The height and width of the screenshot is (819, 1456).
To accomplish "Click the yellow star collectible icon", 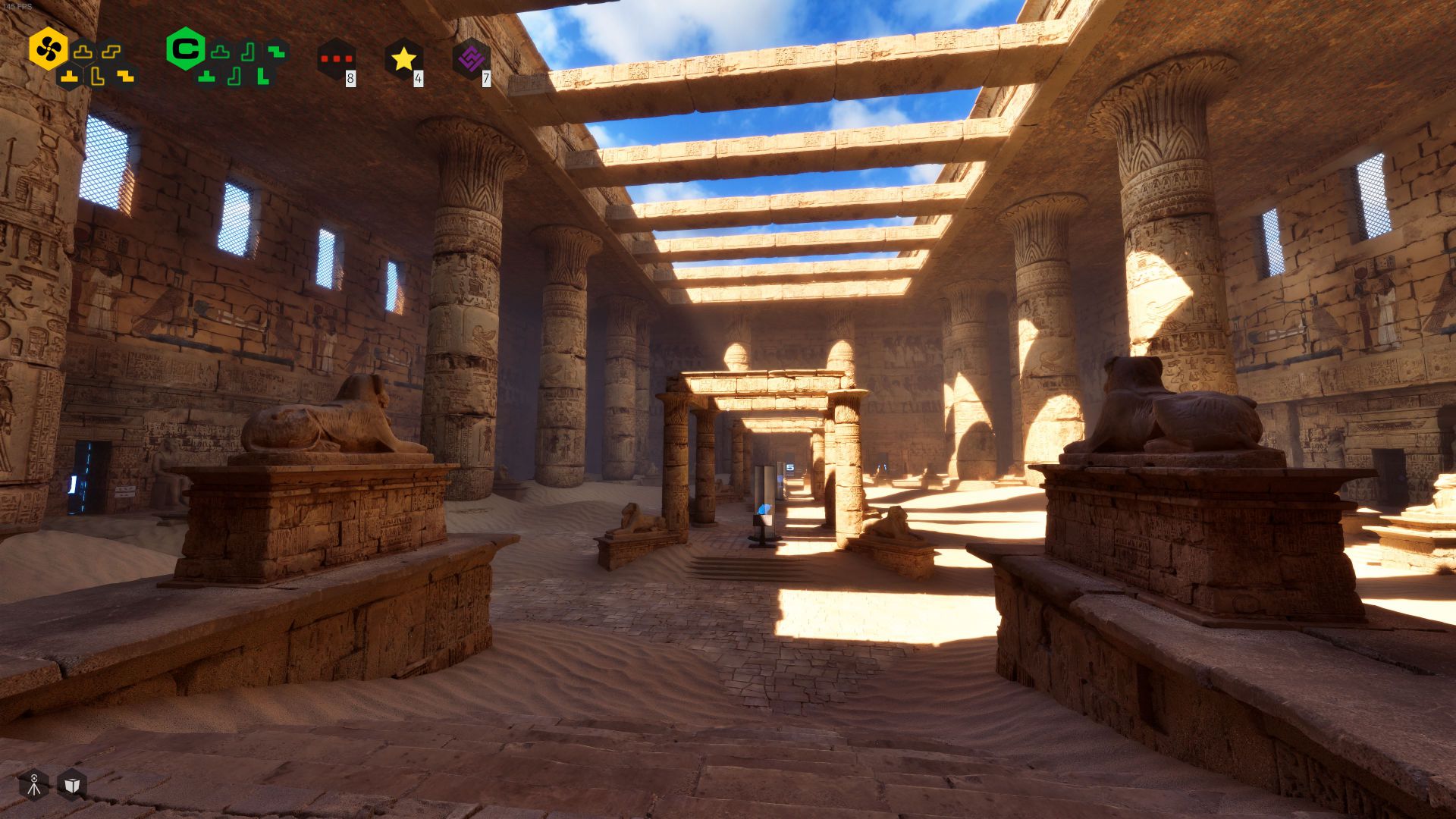I will (403, 59).
